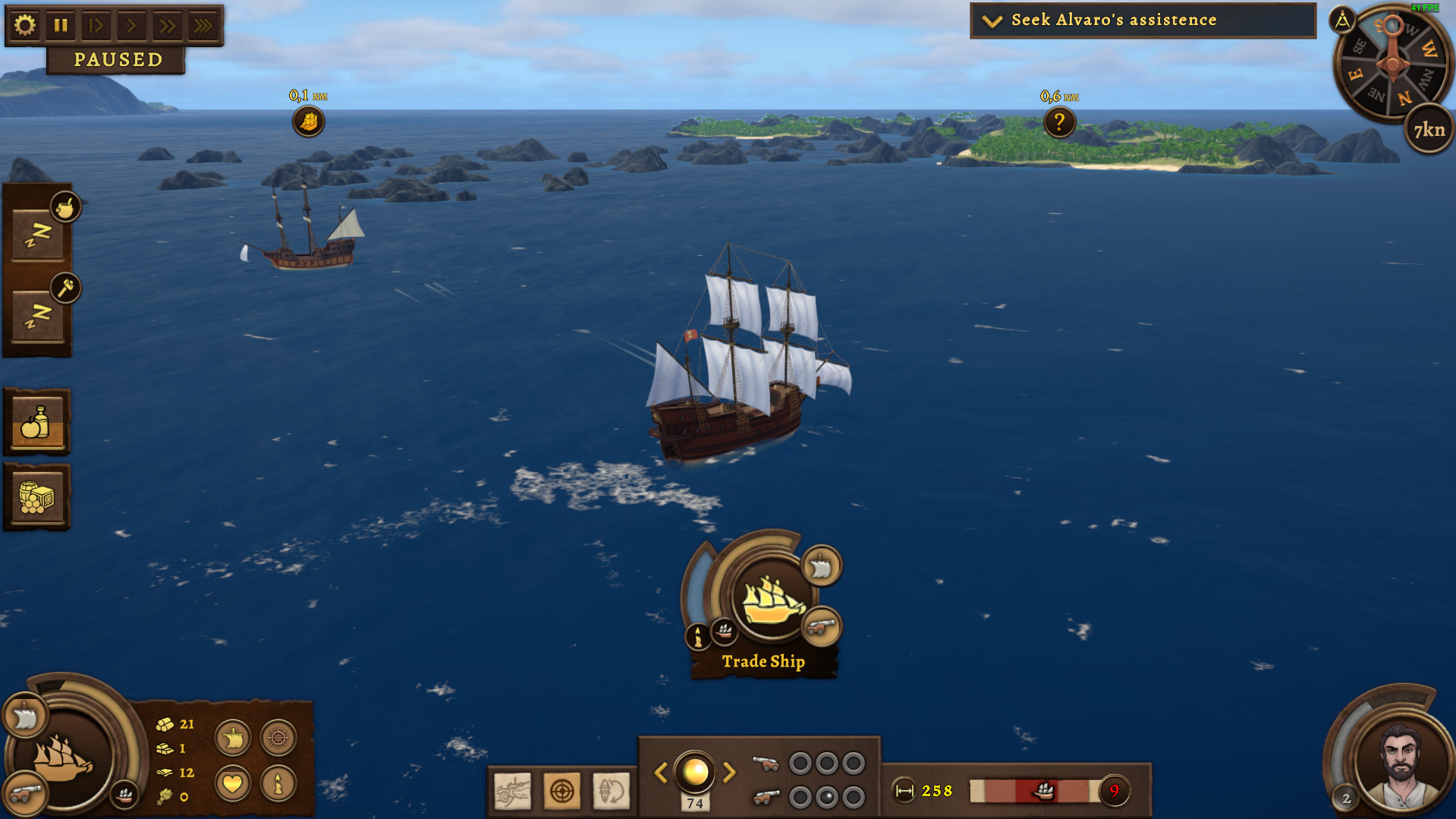Toggle the aim reticle targeting mode

[564, 792]
